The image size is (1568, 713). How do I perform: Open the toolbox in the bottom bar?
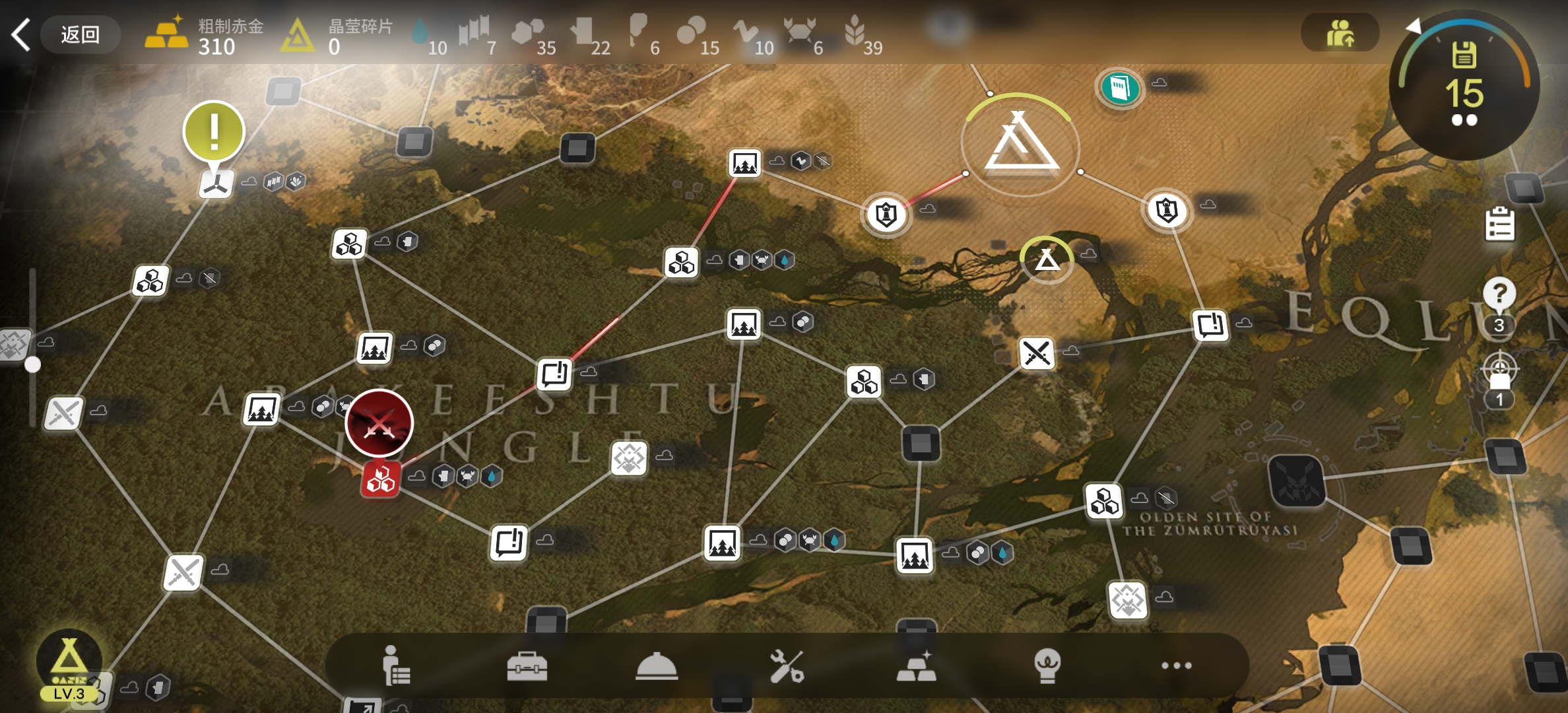527,665
